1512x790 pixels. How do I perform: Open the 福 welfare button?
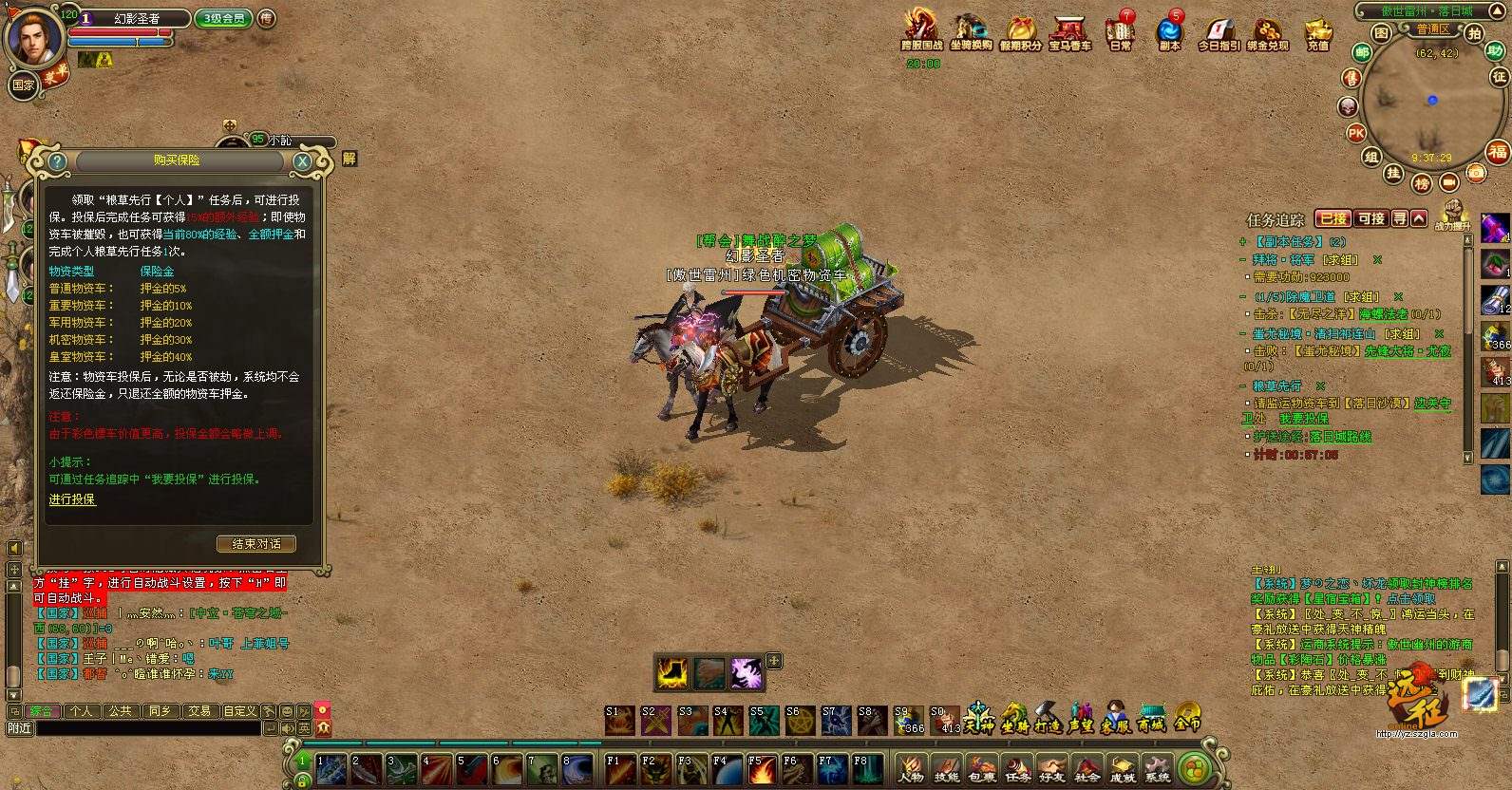click(x=1498, y=152)
